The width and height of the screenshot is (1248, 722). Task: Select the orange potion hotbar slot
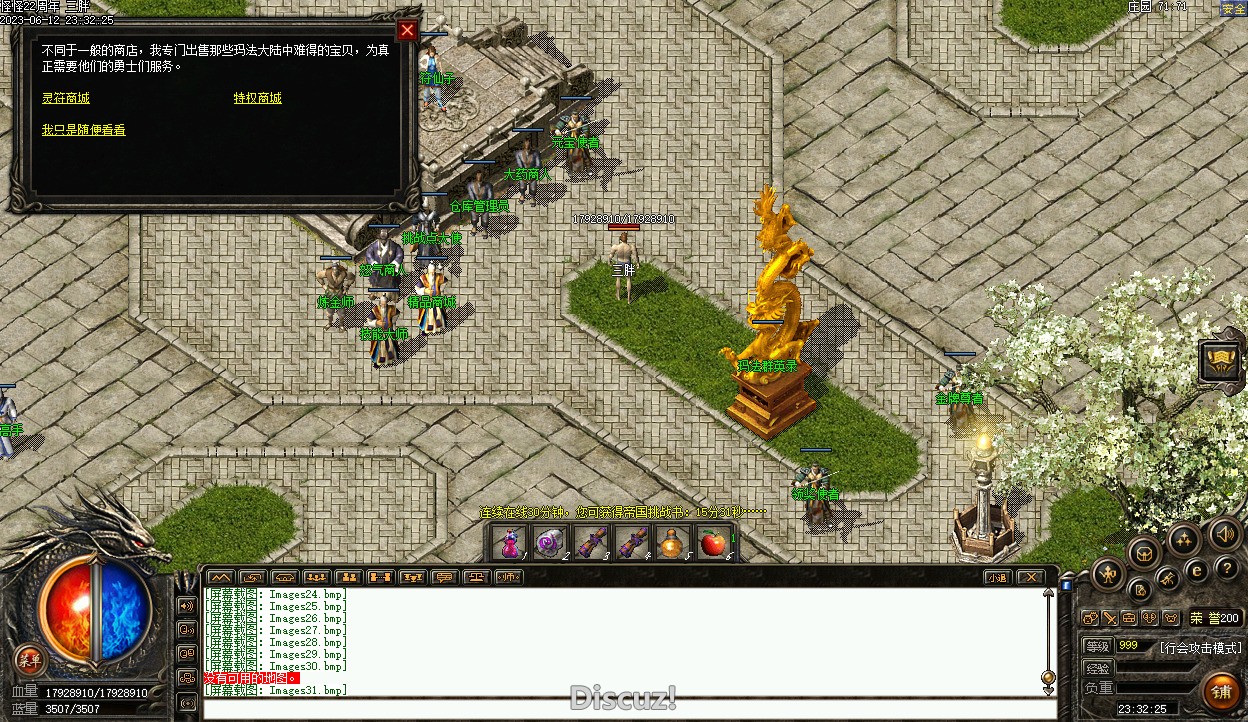672,543
